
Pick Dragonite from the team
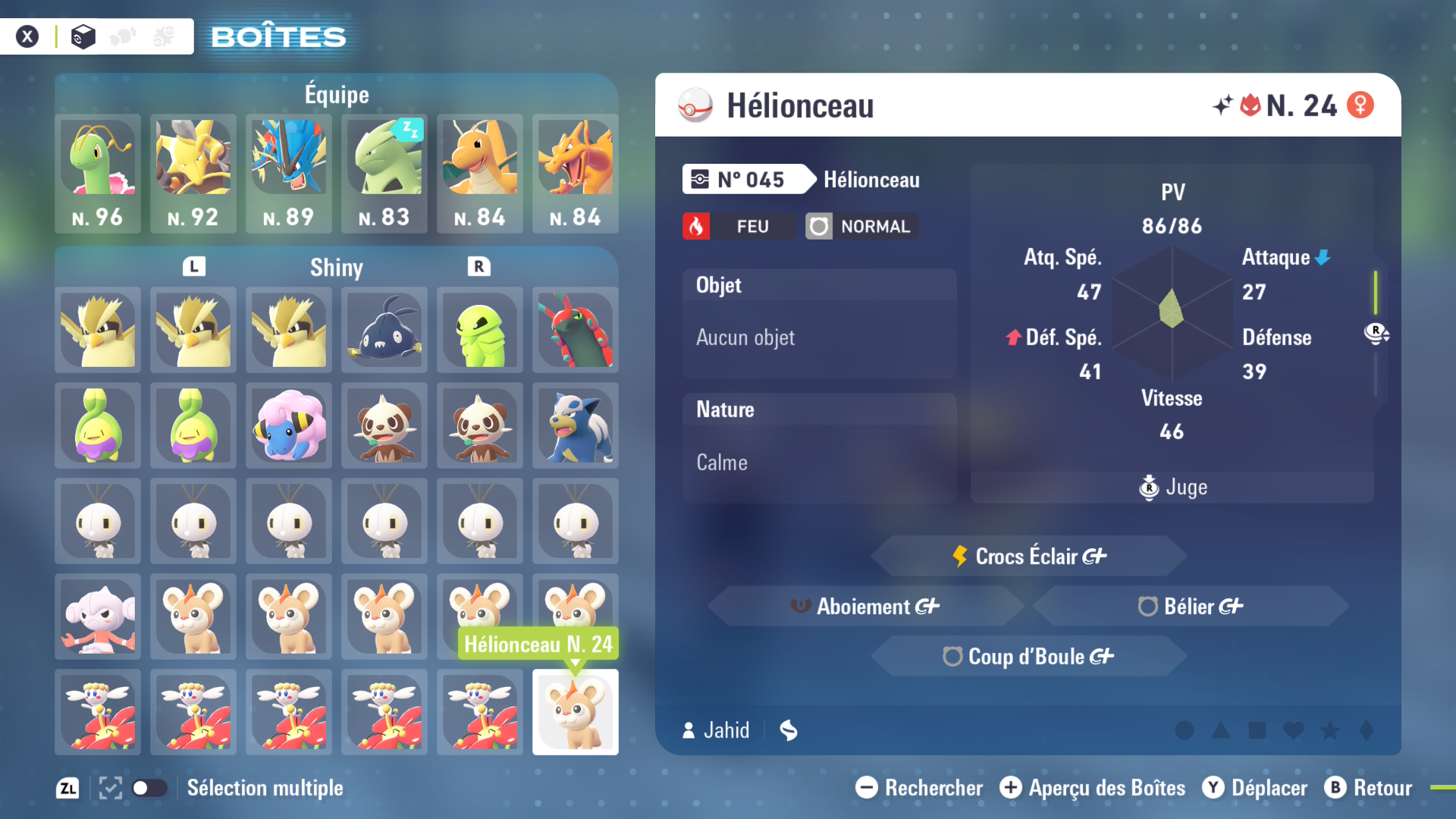pos(480,173)
